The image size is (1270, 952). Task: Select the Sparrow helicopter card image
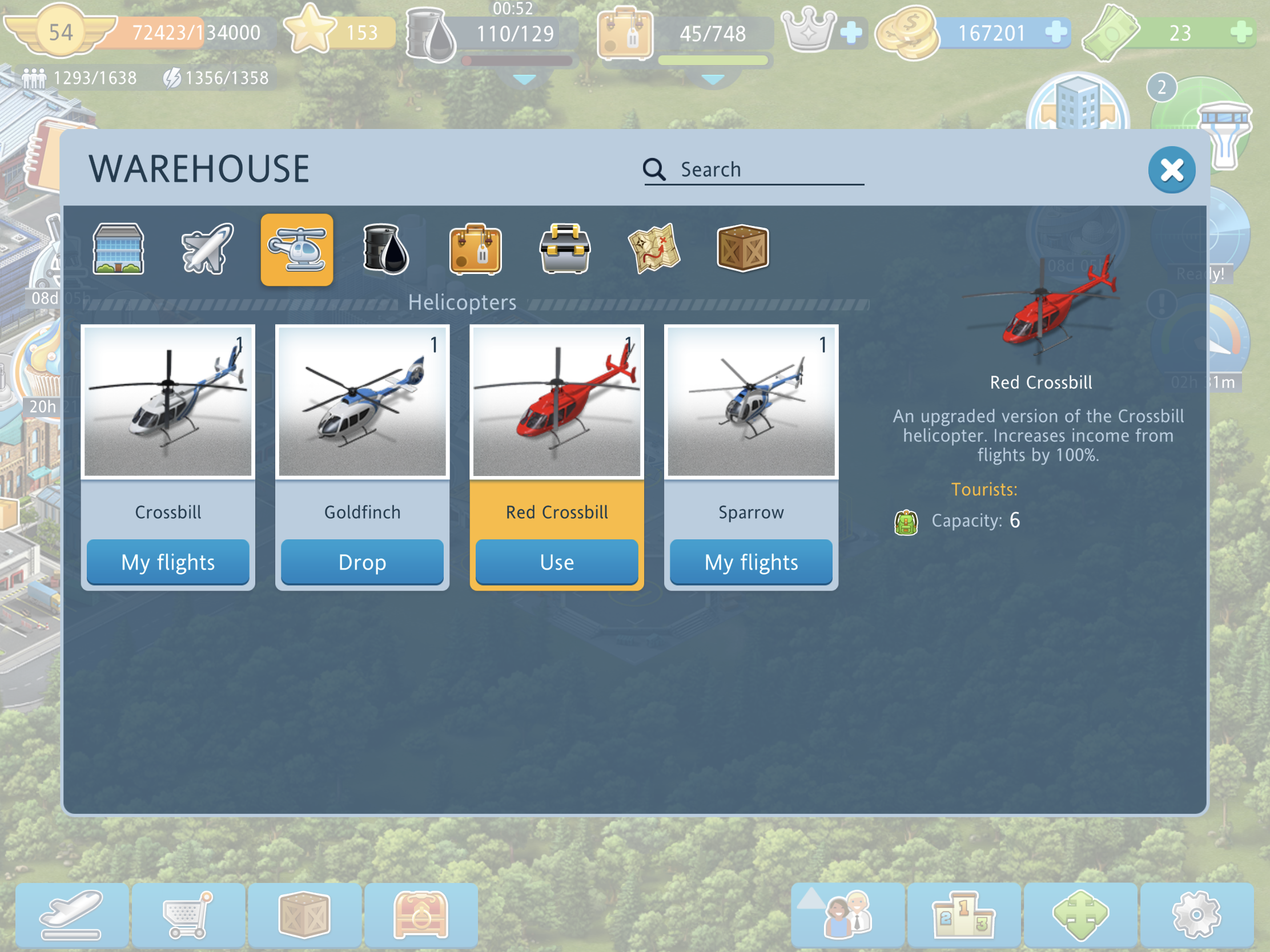pyautogui.click(x=751, y=402)
